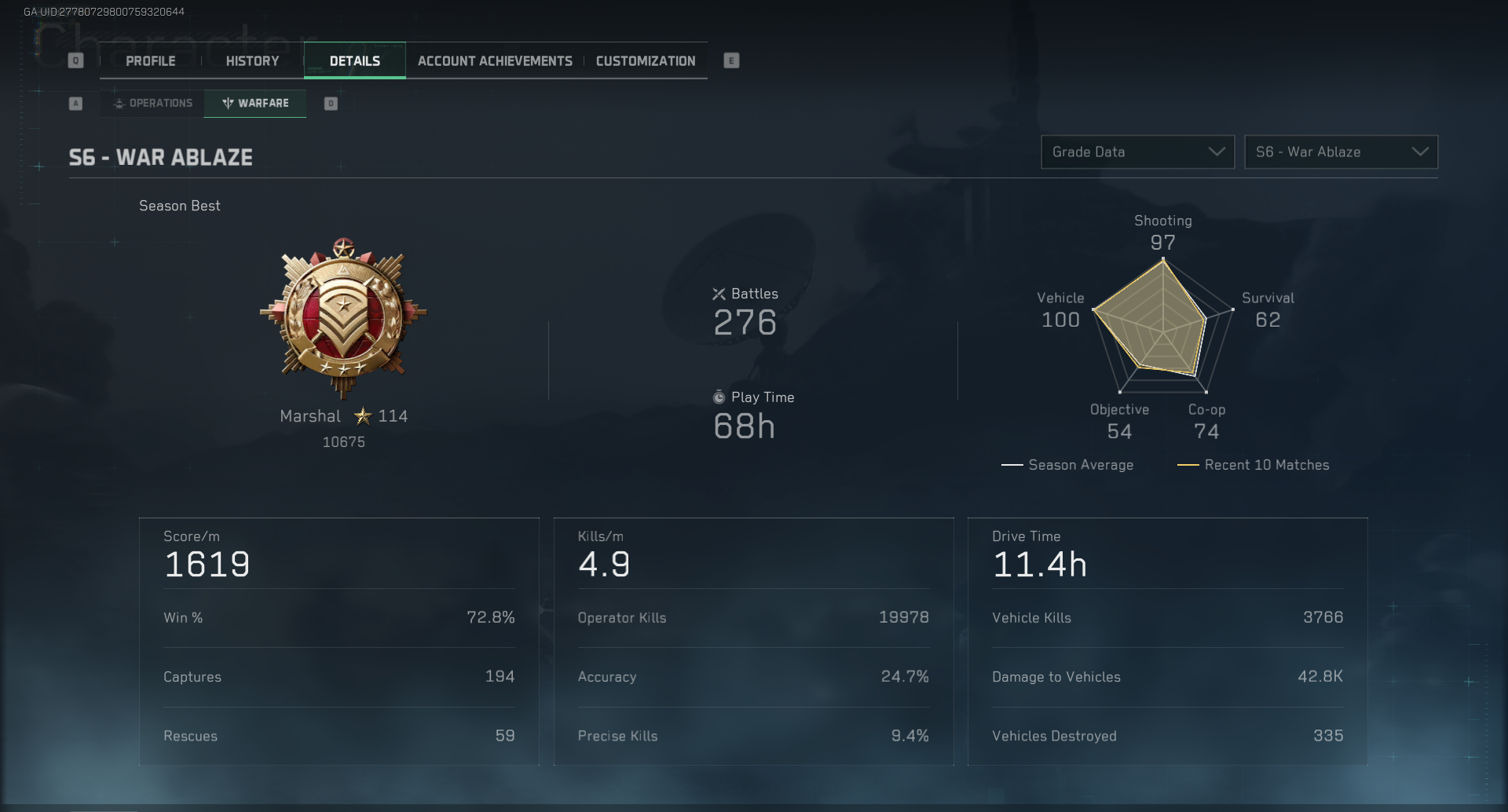This screenshot has width=1508, height=812.
Task: Click the Warfare crossed-rifles icon
Action: tap(228, 103)
